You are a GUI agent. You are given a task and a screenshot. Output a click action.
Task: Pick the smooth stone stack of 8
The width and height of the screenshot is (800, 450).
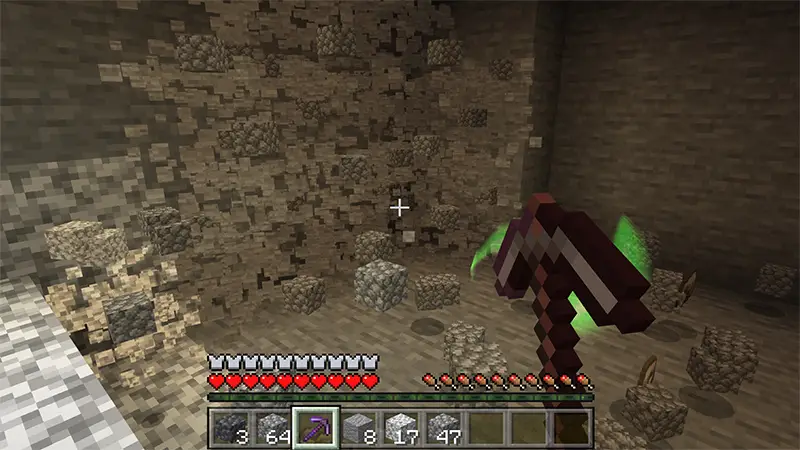[x=358, y=427]
